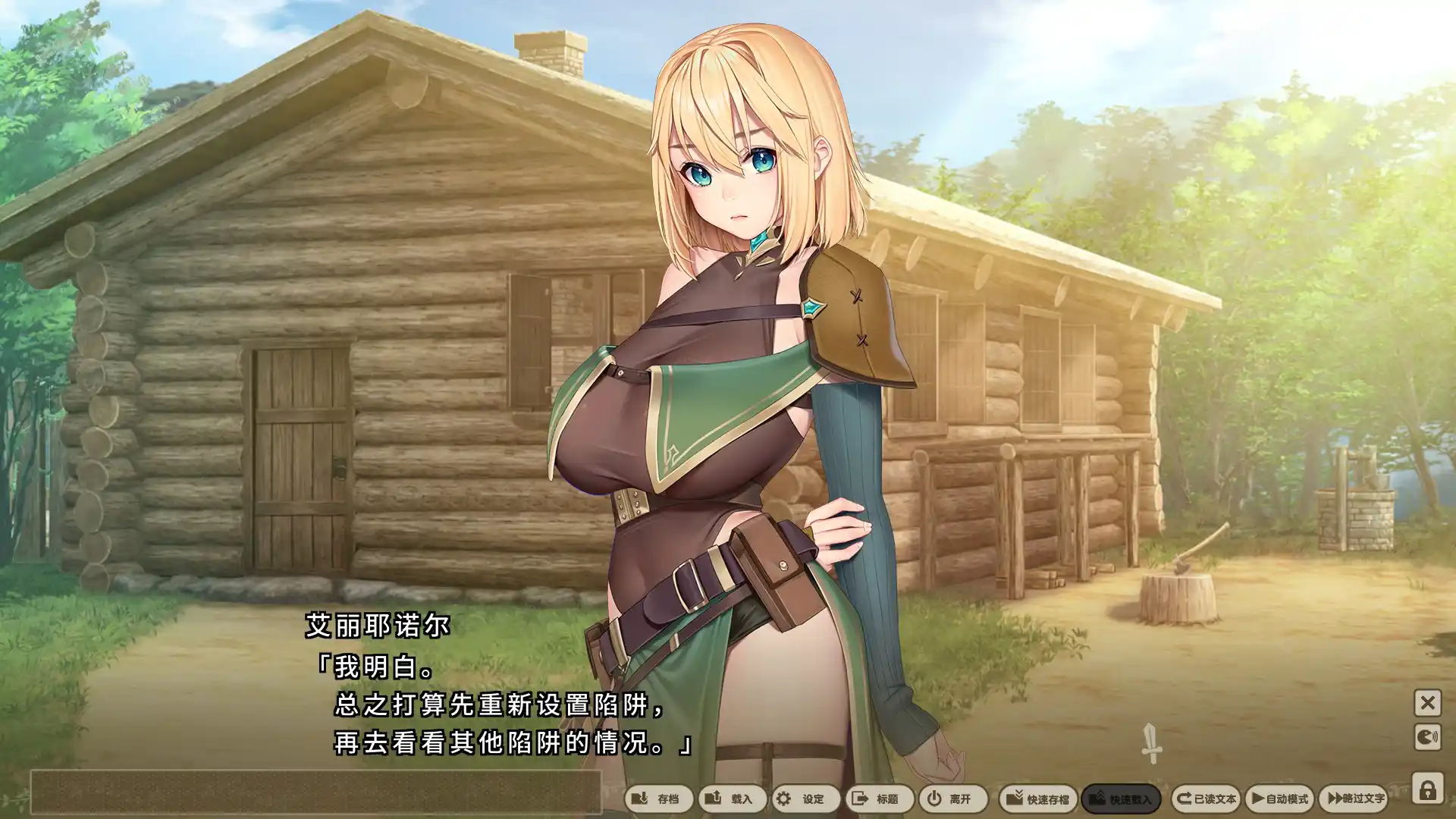
Task: Quick load with 快速载入 button
Action: [x=1120, y=799]
